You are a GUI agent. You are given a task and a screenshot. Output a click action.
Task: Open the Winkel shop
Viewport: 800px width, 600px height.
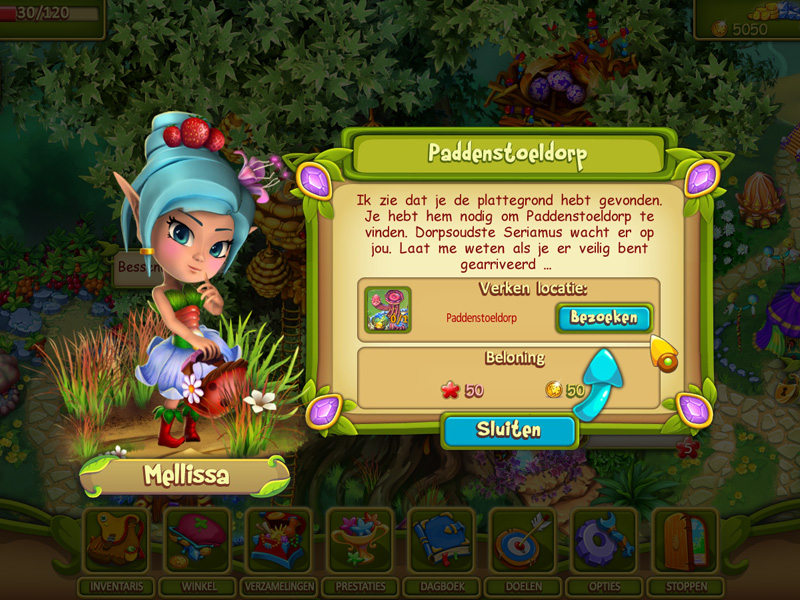pos(198,542)
